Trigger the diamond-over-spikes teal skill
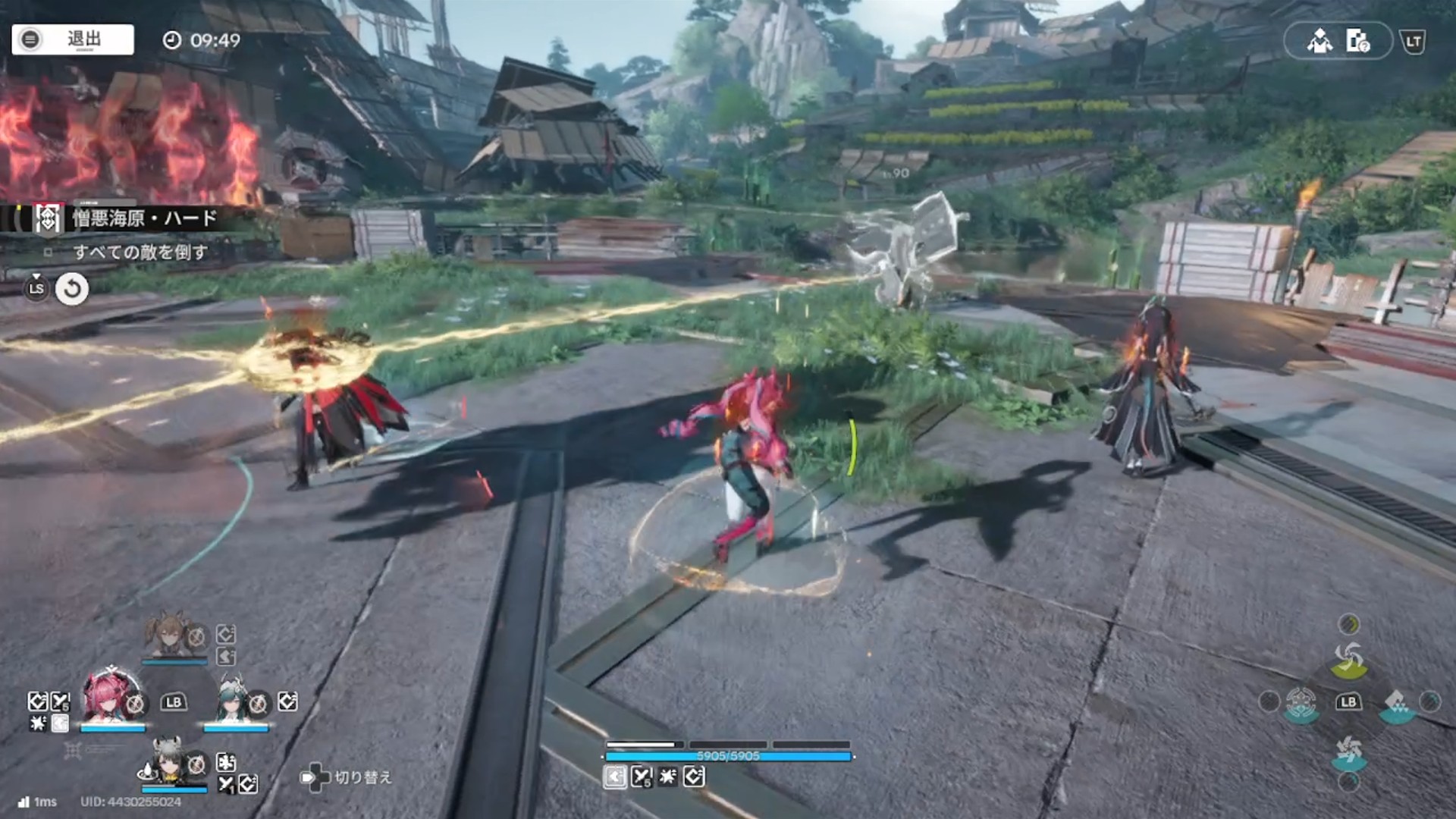This screenshot has height=819, width=1456. pos(1397,704)
